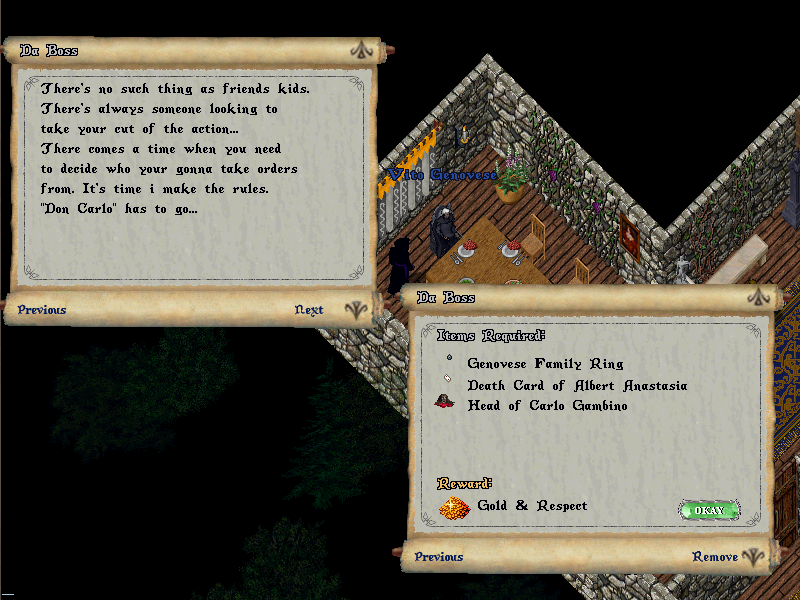800x600 pixels.
Task: Click the Gold & Respect reward icon
Action: pyautogui.click(x=455, y=507)
